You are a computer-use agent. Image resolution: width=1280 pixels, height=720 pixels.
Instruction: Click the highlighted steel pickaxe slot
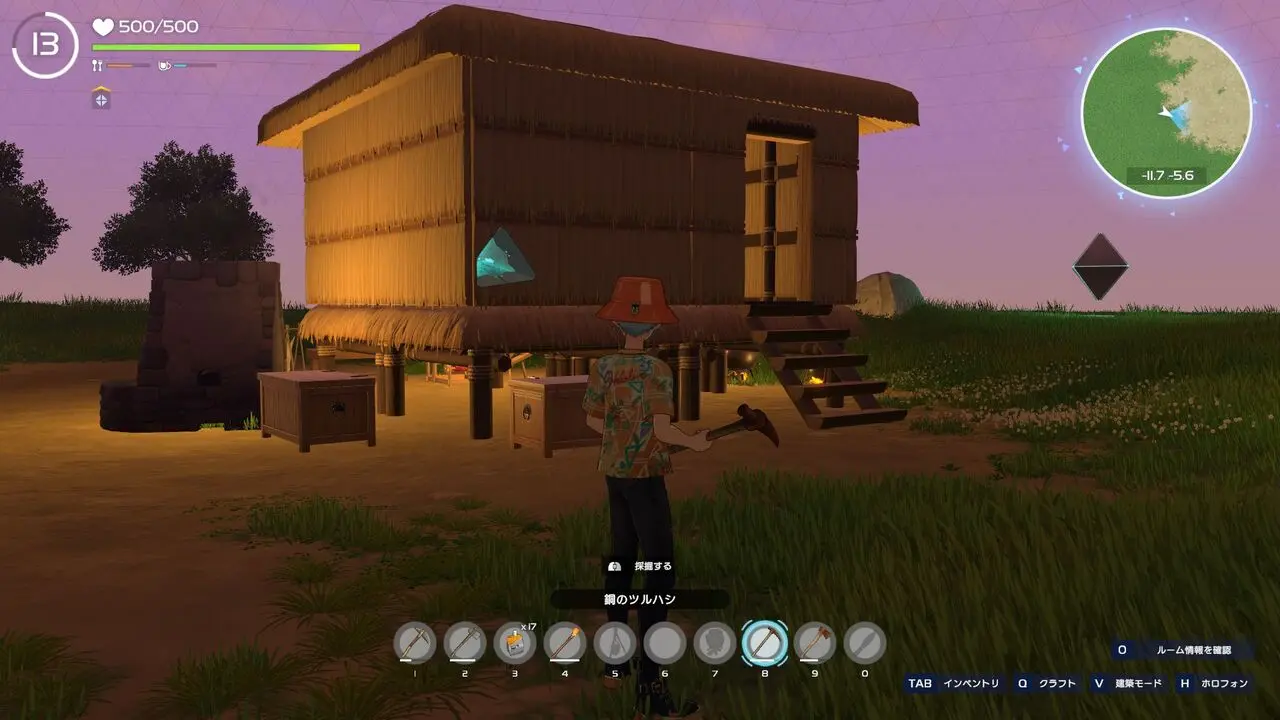(764, 643)
